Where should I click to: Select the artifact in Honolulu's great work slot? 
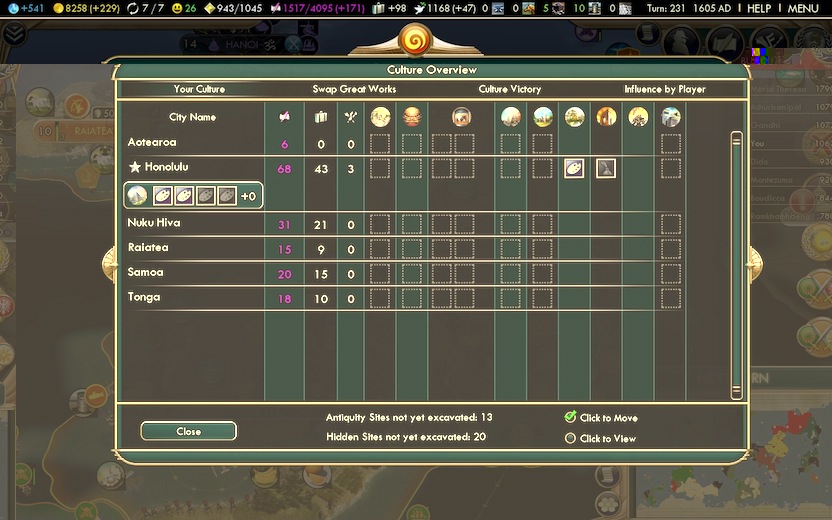(x=574, y=168)
